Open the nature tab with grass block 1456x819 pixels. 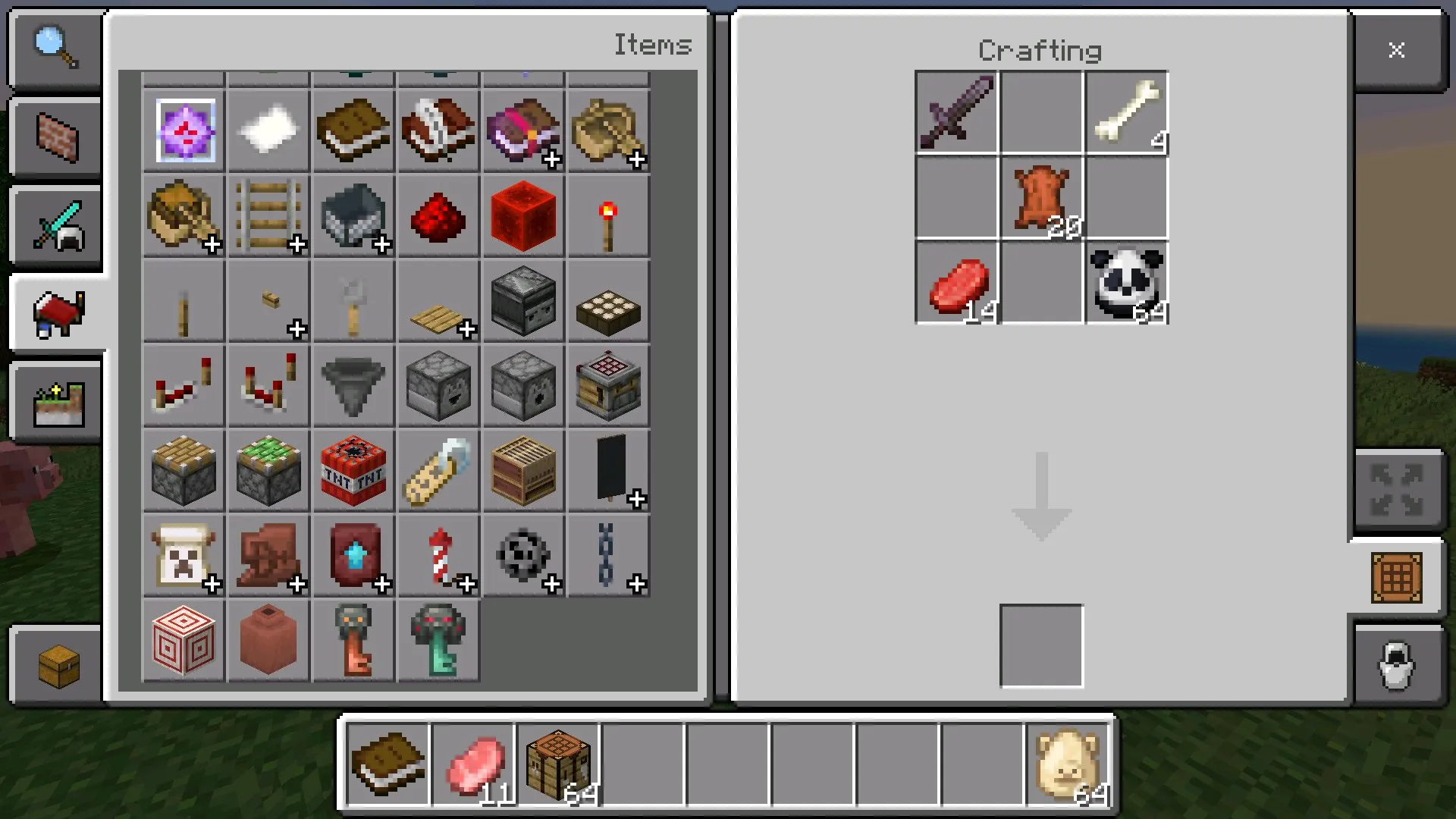pyautogui.click(x=57, y=403)
